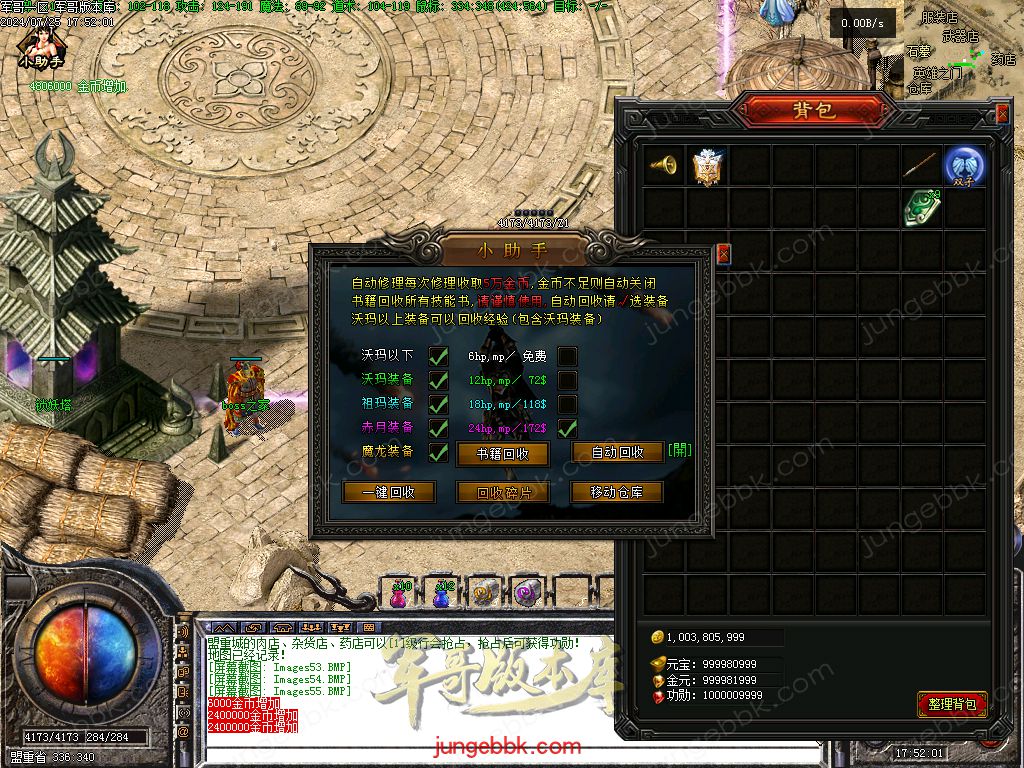Screen dimensions: 1024x768
Task: Use the red potion in the hotbar
Action: tap(400, 594)
